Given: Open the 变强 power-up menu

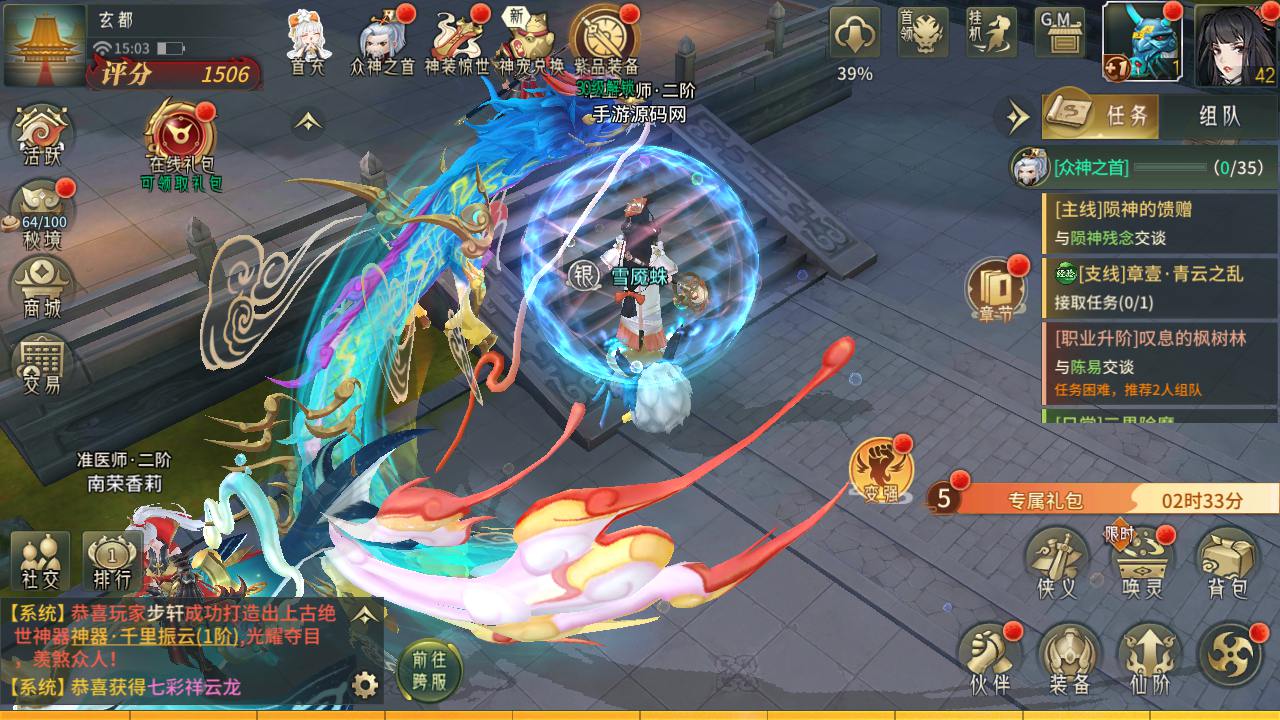Looking at the screenshot, I should click(x=879, y=470).
